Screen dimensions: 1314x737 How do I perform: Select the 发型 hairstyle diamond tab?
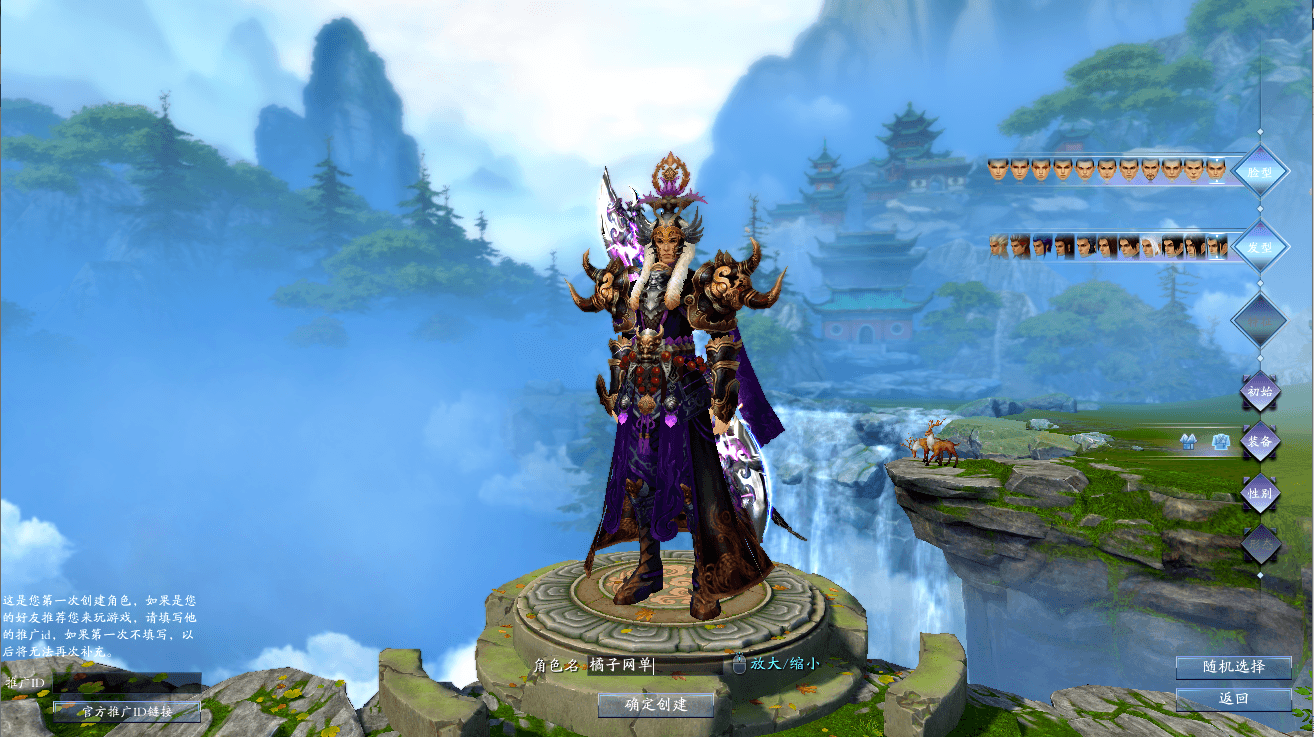click(x=1259, y=247)
